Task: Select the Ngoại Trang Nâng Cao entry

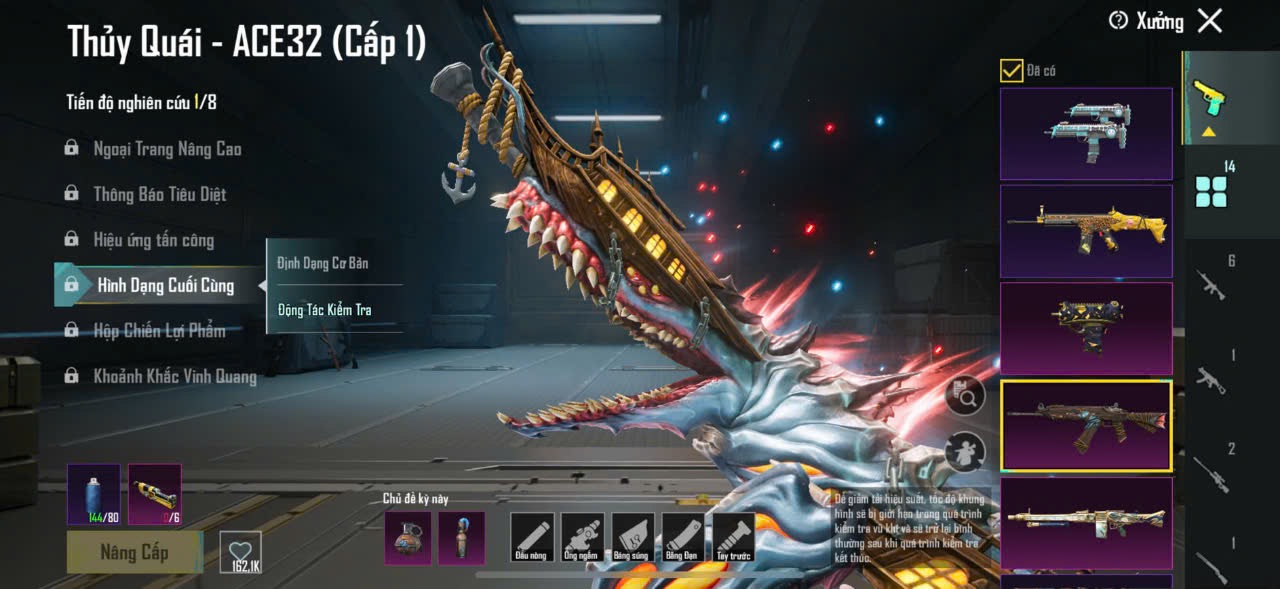Action: pos(167,149)
